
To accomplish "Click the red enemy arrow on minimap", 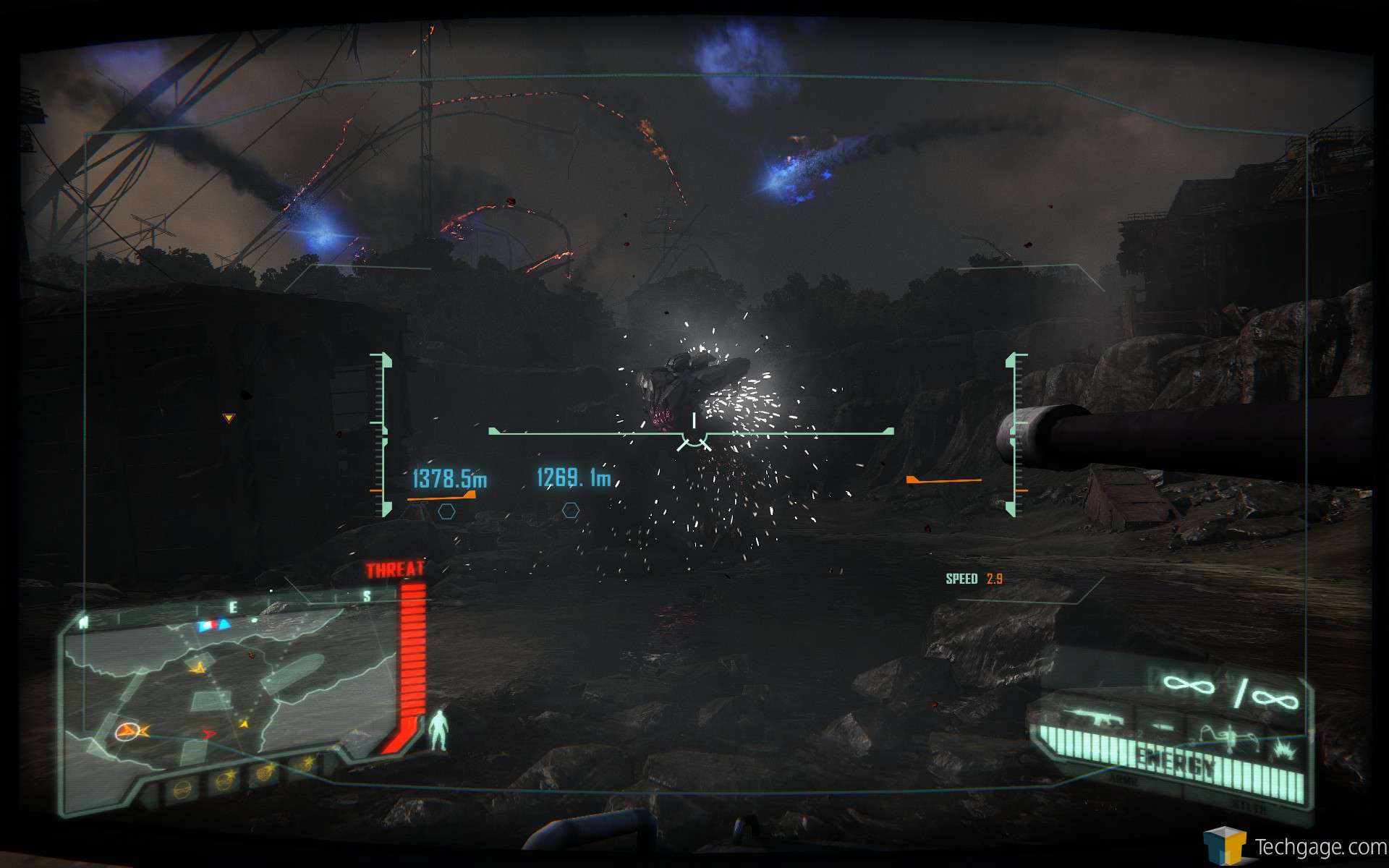I will [208, 733].
